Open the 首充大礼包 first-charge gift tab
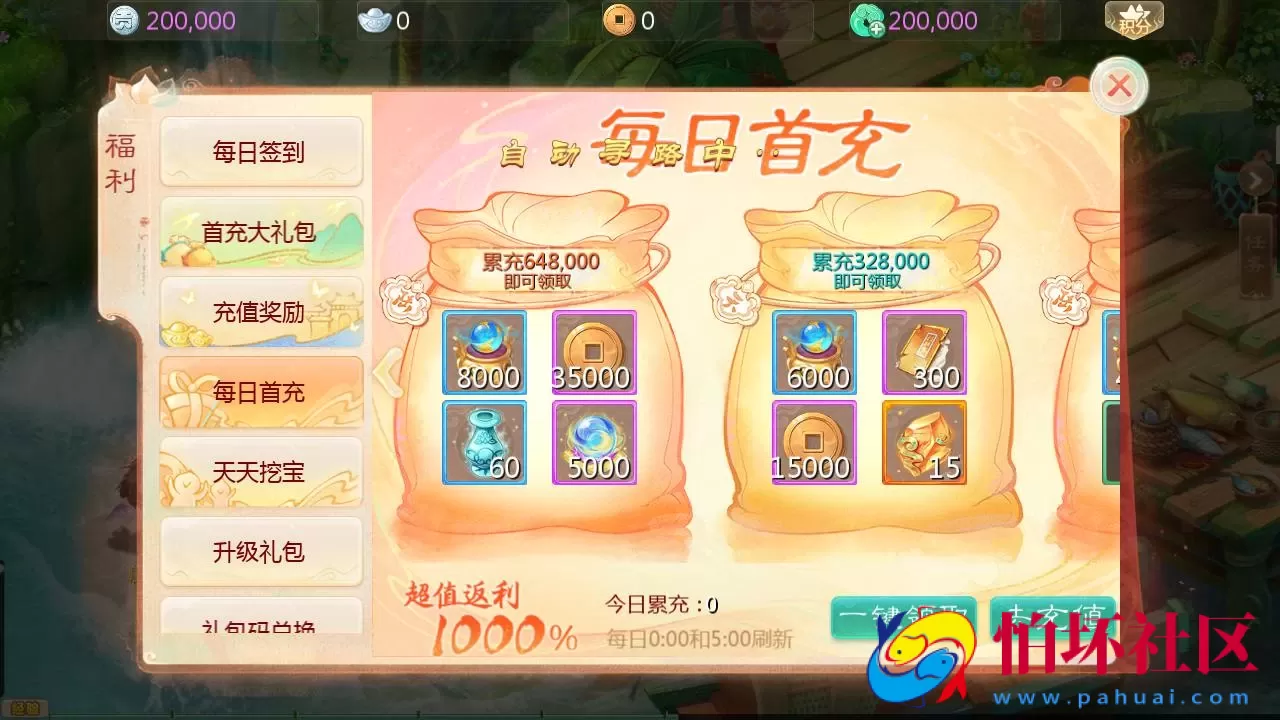1280x720 pixels. click(261, 232)
